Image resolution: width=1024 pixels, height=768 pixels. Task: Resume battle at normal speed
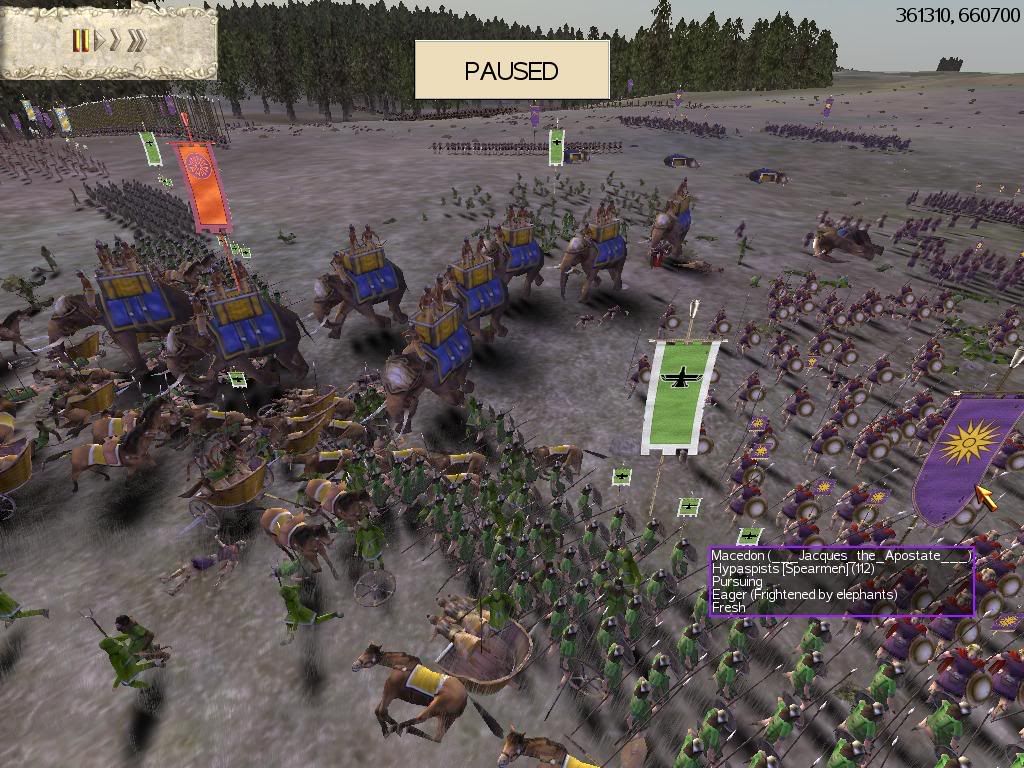pos(98,40)
